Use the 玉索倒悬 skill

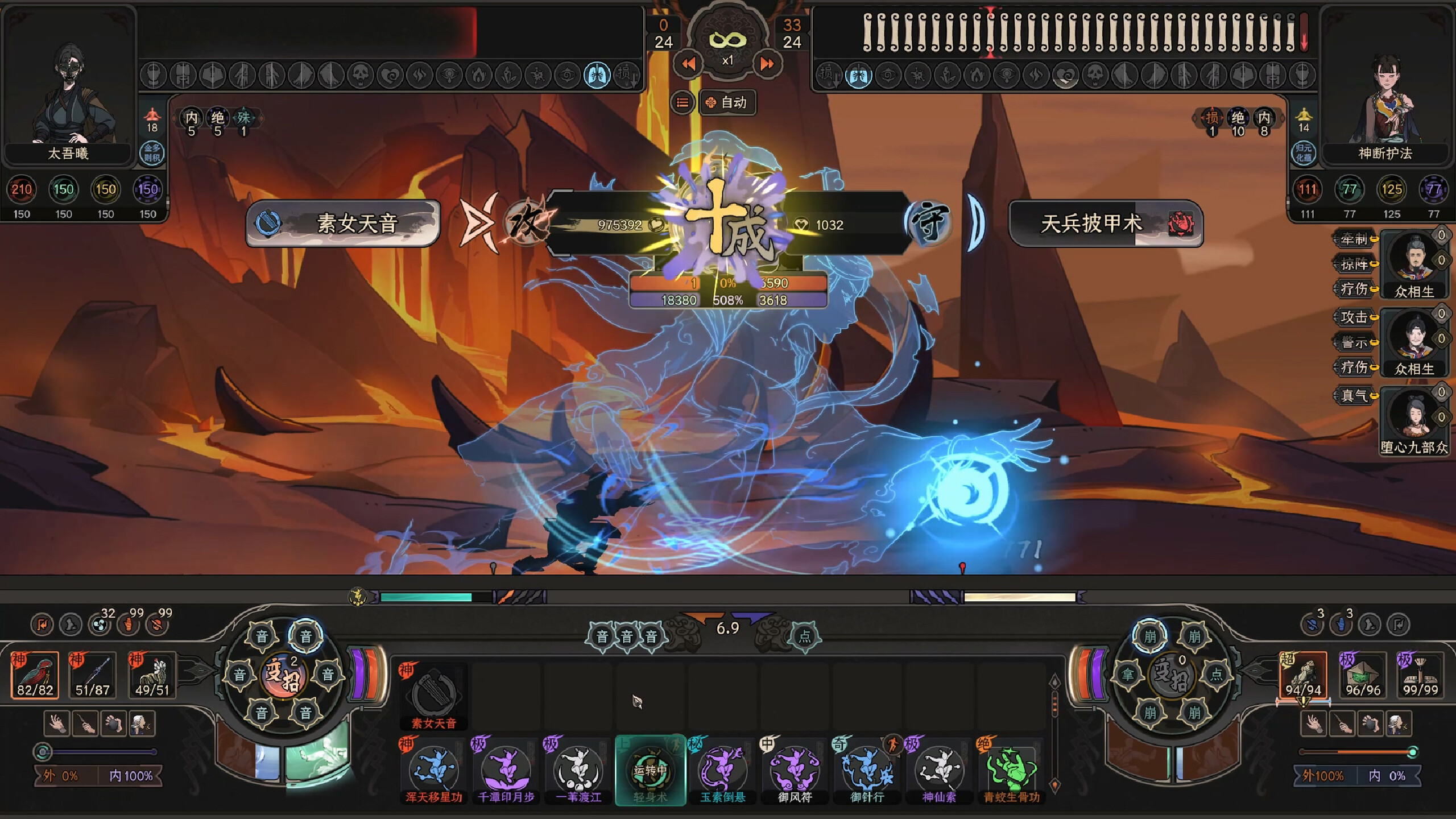click(x=722, y=770)
